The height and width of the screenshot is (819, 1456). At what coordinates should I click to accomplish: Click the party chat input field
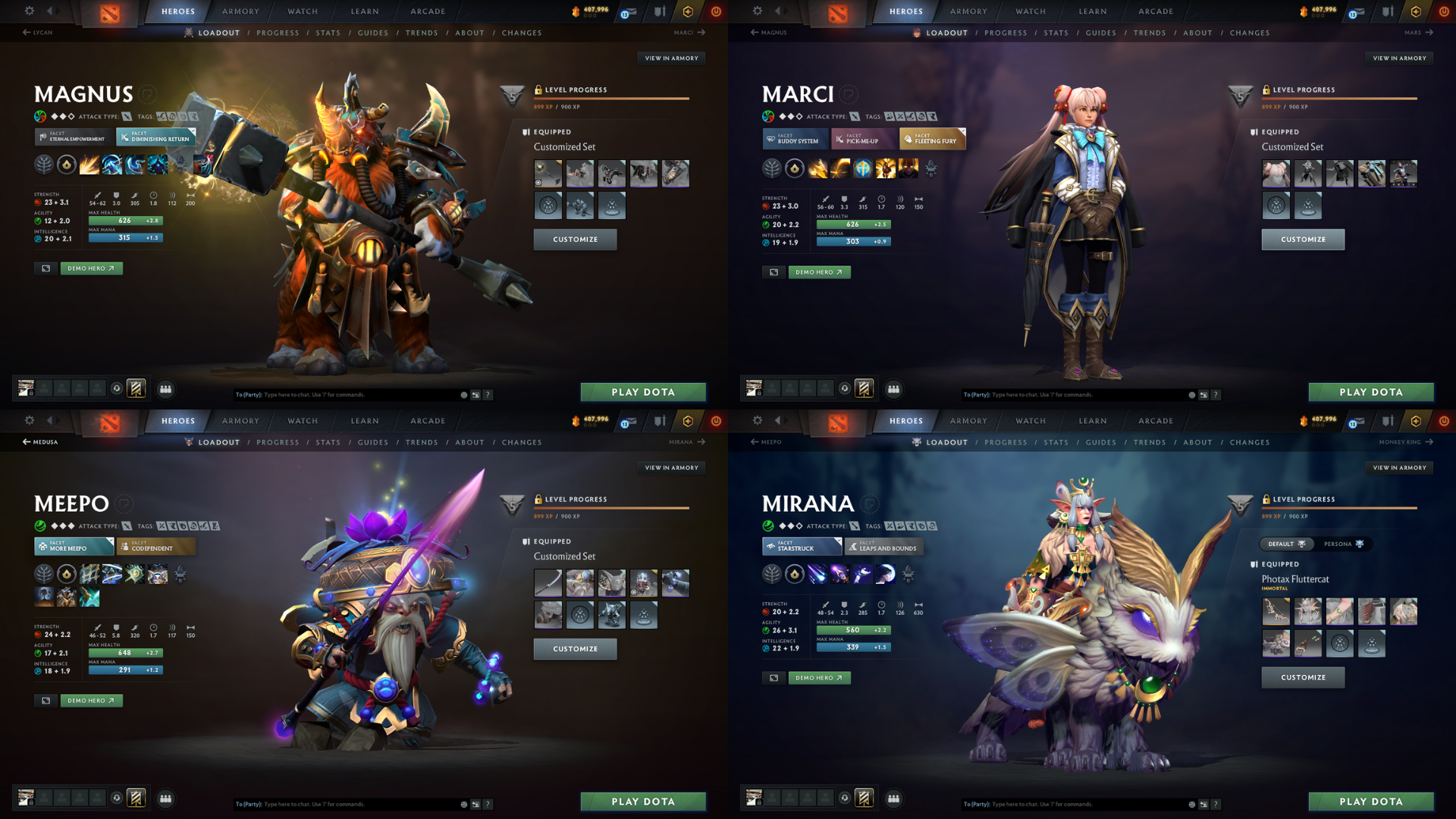tap(341, 394)
